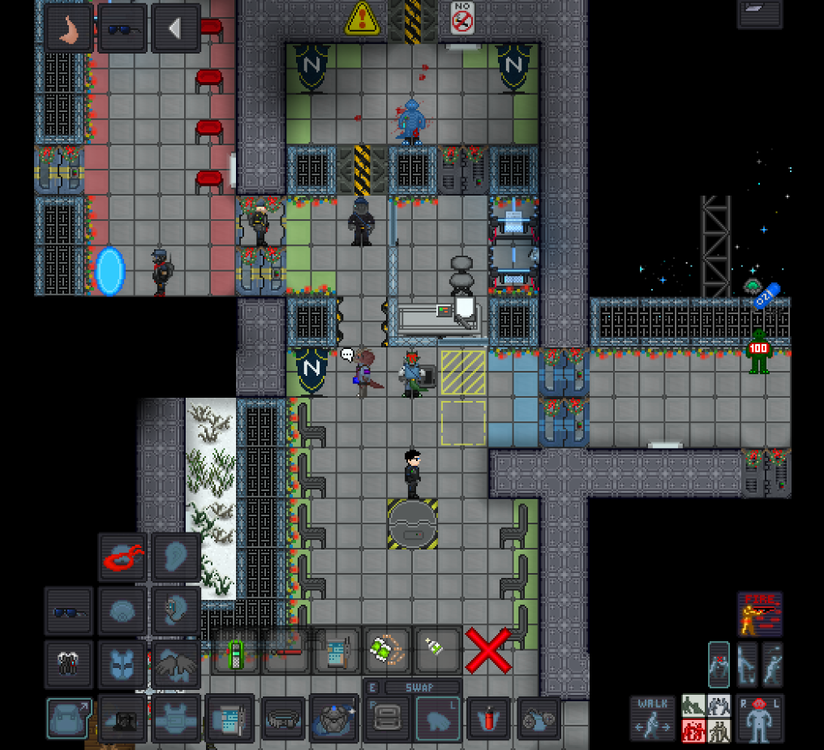Close the storage with the red X
Screen dimensions: 824x750
(x=488, y=651)
